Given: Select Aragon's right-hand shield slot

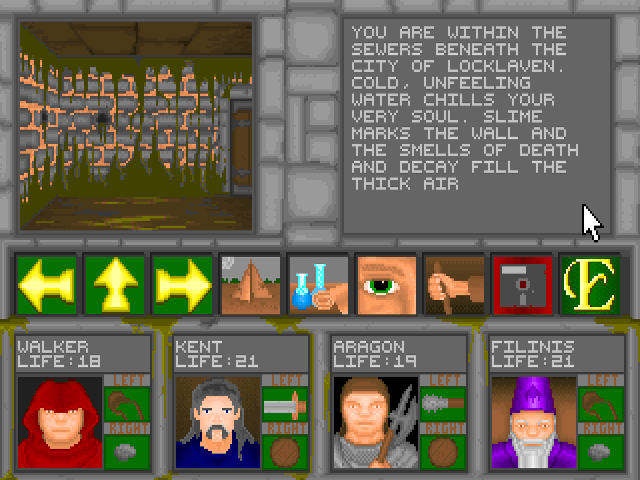Looking at the screenshot, I should [441, 451].
